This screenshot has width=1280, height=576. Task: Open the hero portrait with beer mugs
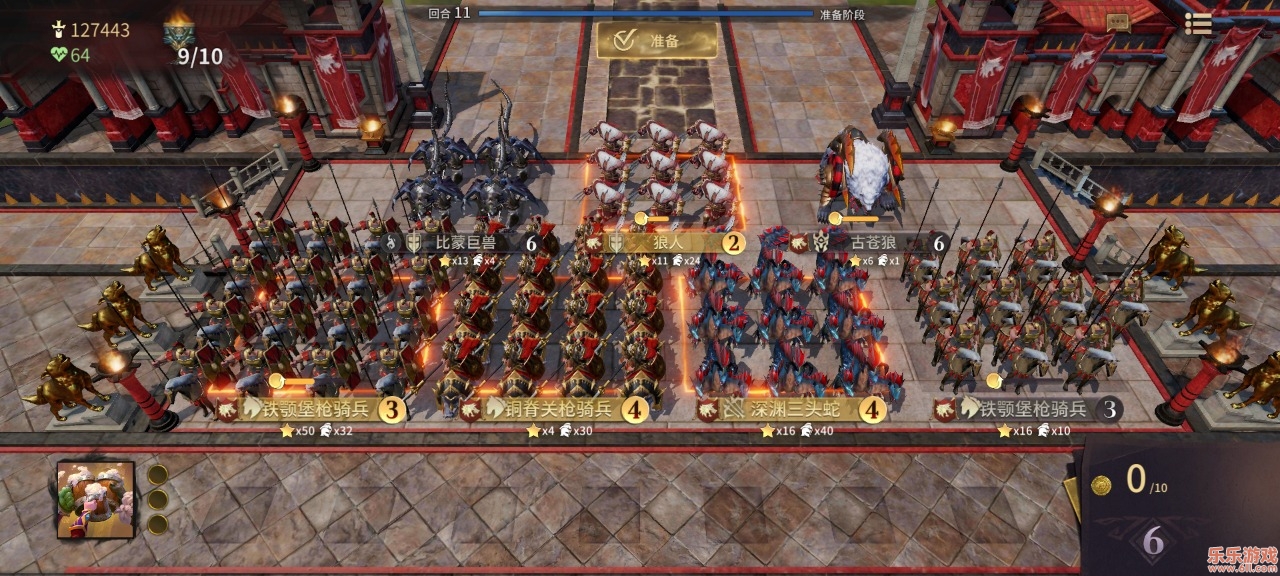point(95,499)
